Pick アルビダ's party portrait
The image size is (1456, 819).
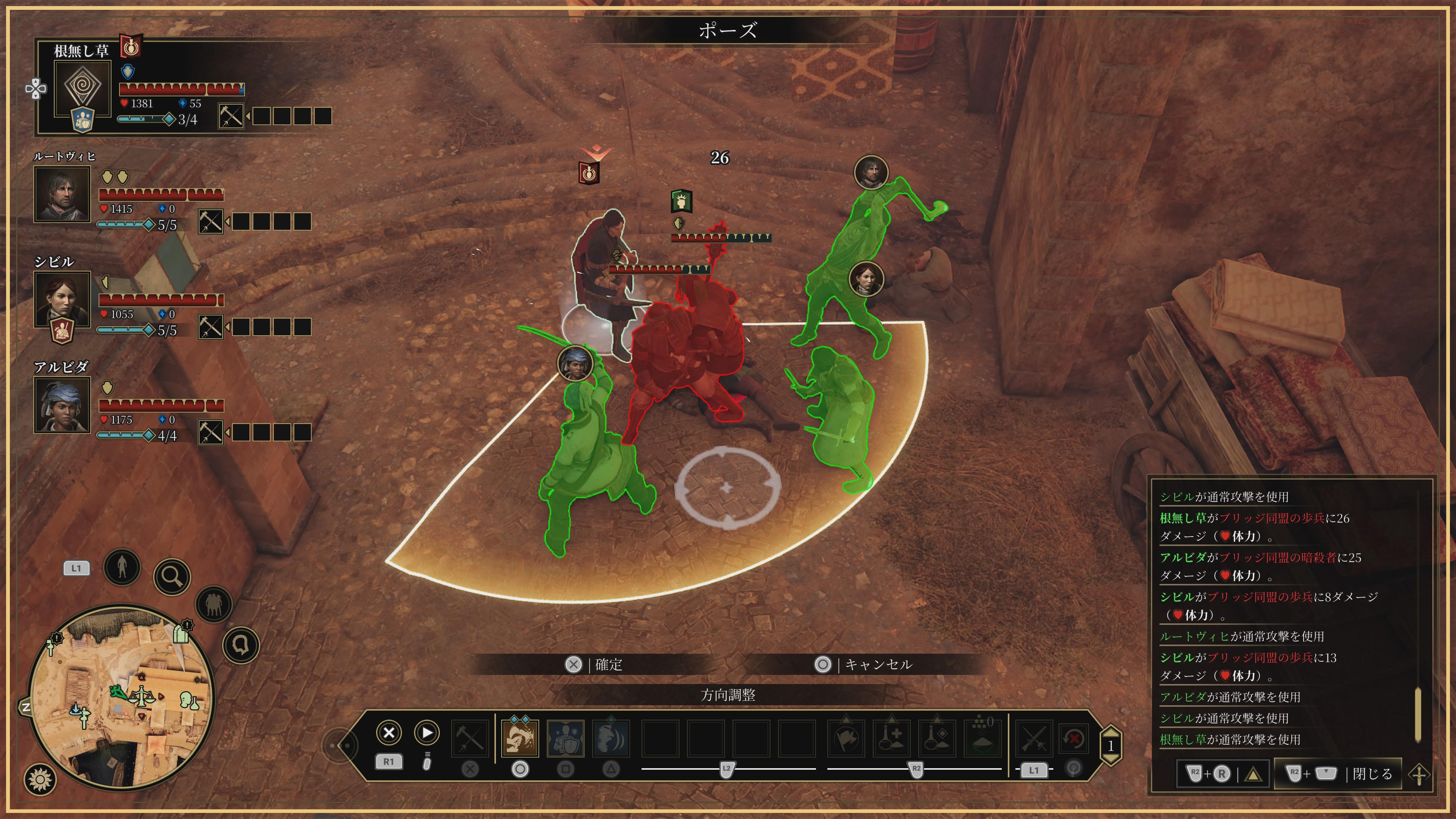click(x=62, y=404)
